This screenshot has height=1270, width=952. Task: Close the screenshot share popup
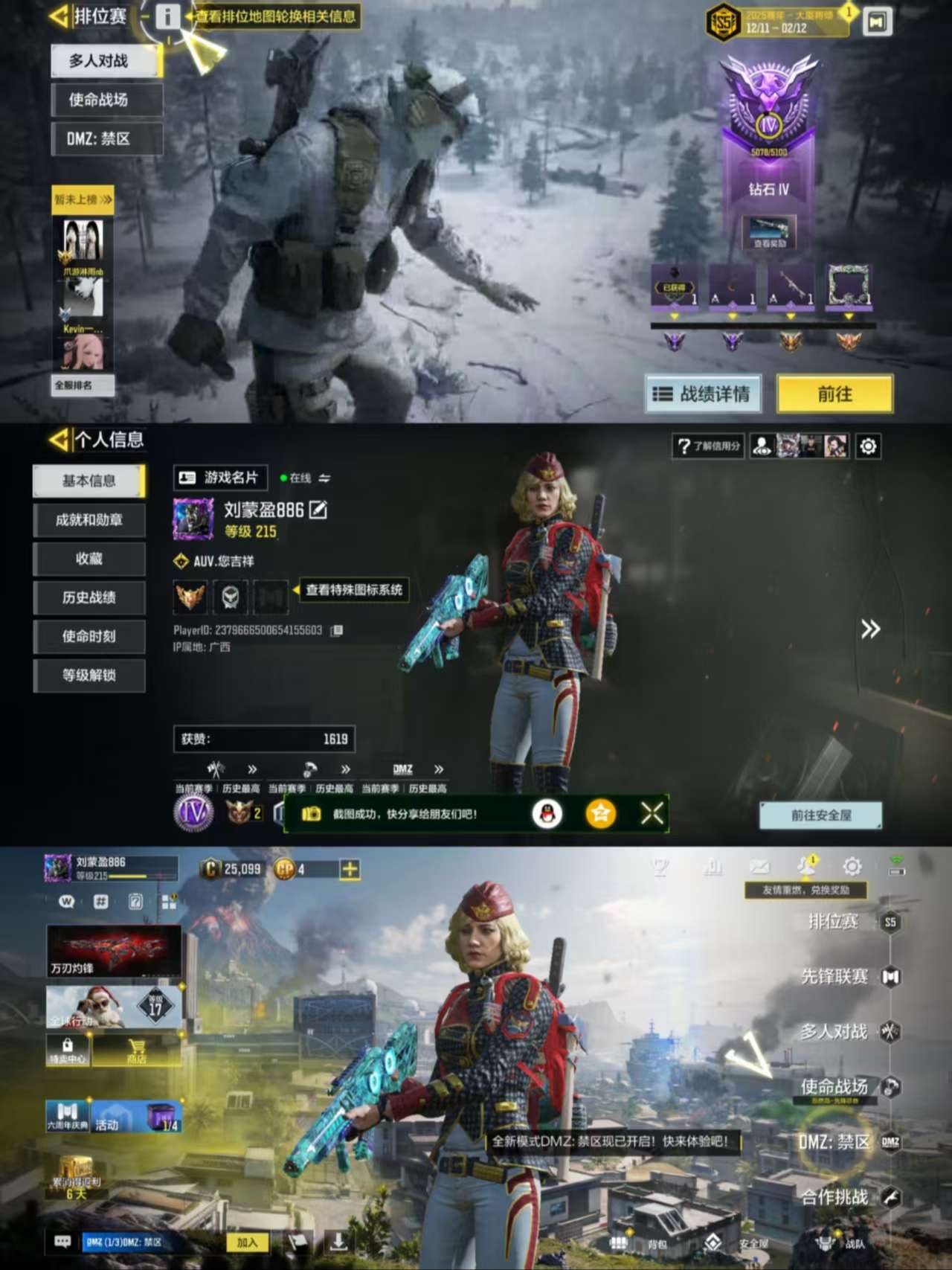(652, 814)
